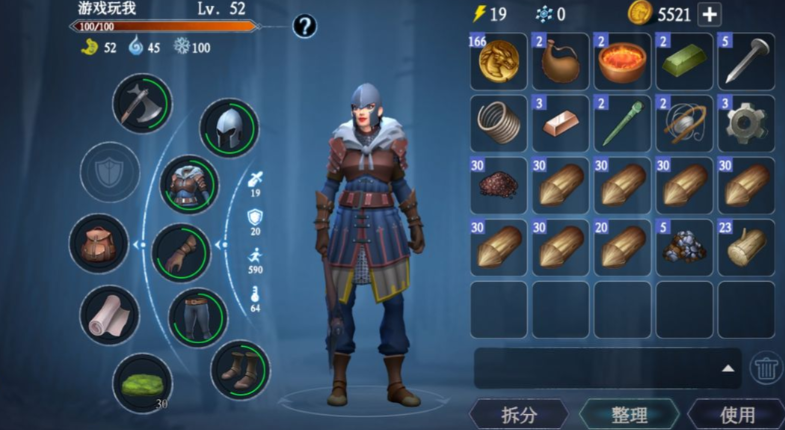This screenshot has height=430, width=785.
Task: Select the equipped gloves slot
Action: (181, 252)
